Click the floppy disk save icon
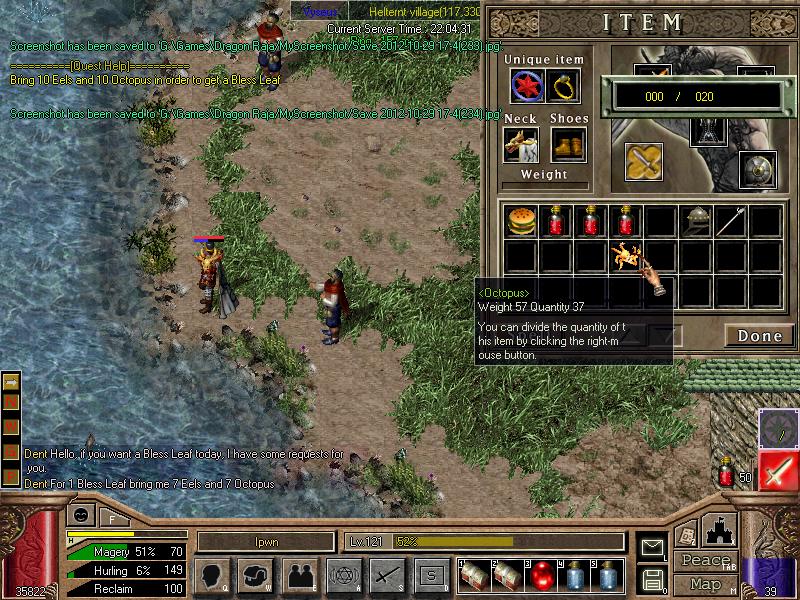The image size is (800, 600). coord(652,579)
